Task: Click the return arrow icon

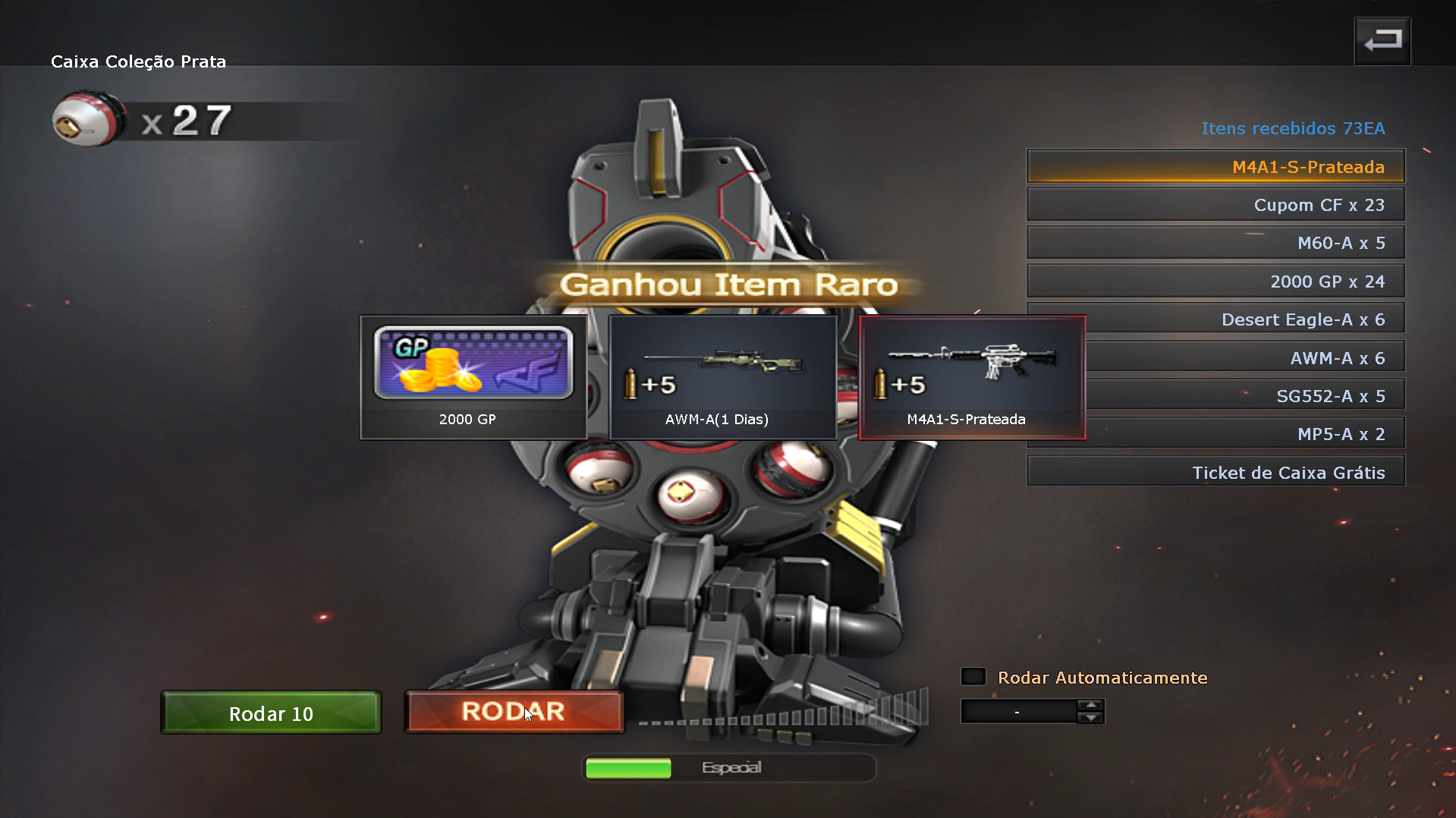Action: [1382, 39]
